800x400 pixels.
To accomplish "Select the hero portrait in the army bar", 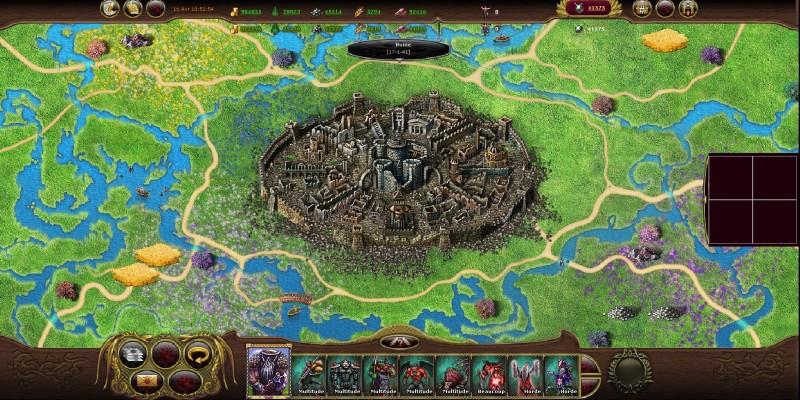I will (268, 370).
